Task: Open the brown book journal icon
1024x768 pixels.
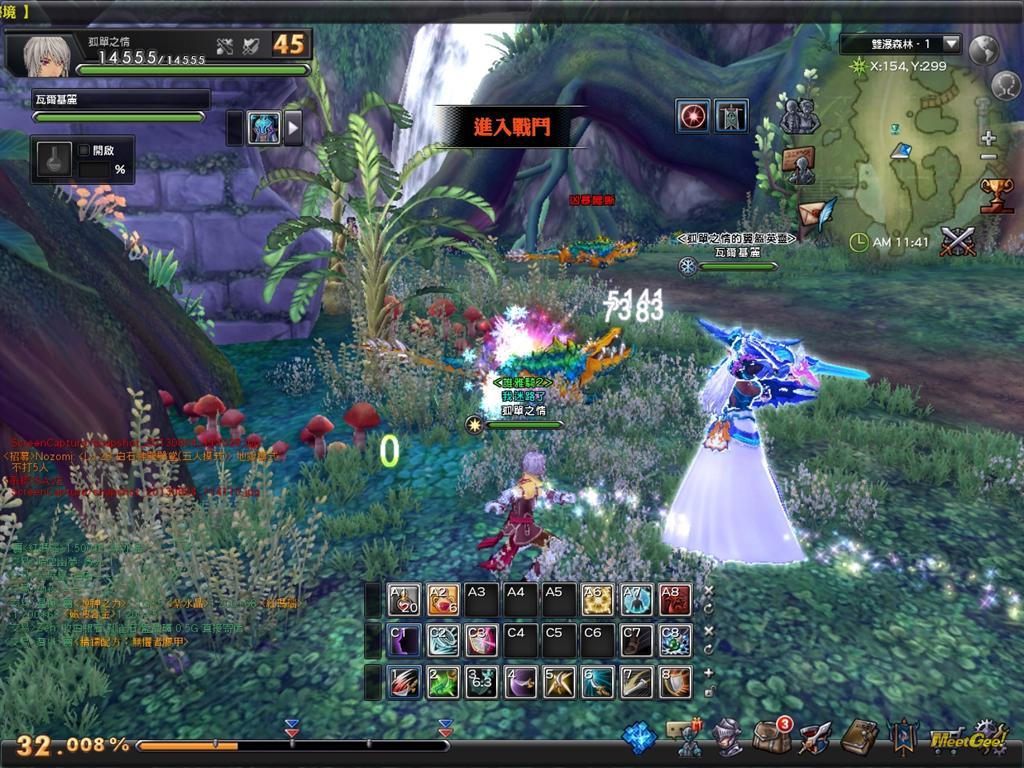Action: [x=858, y=737]
